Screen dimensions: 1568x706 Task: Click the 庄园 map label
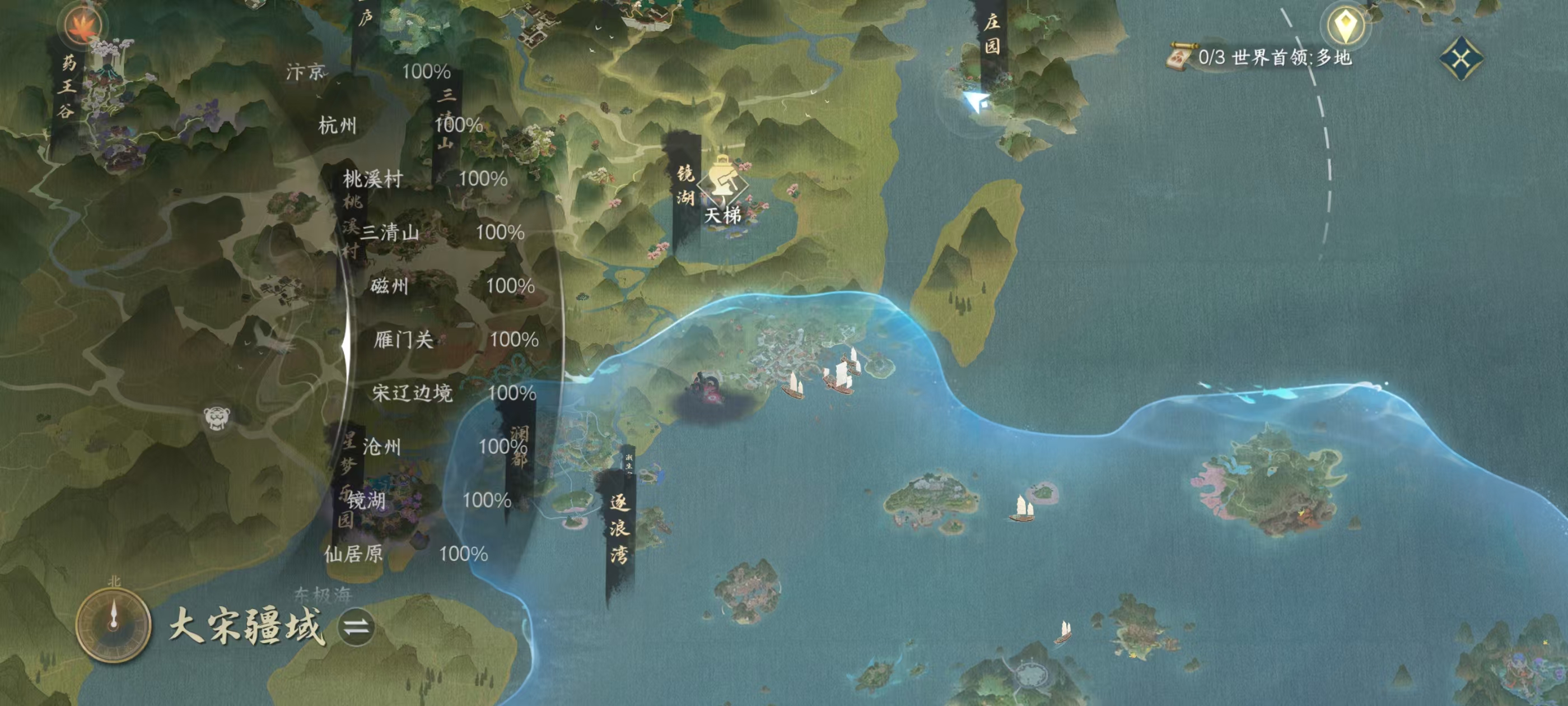point(992,34)
